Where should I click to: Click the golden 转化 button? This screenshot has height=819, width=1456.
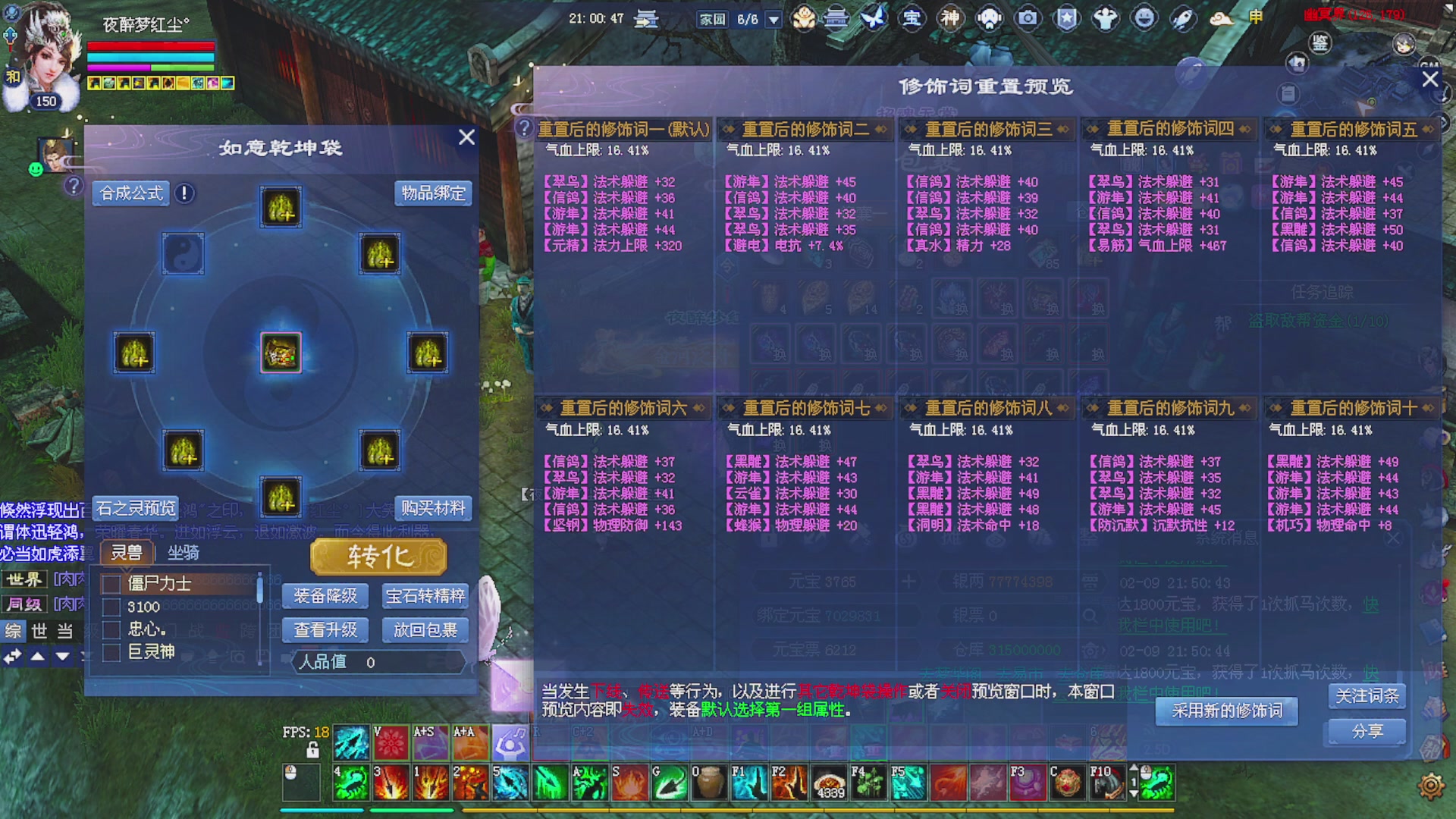378,556
